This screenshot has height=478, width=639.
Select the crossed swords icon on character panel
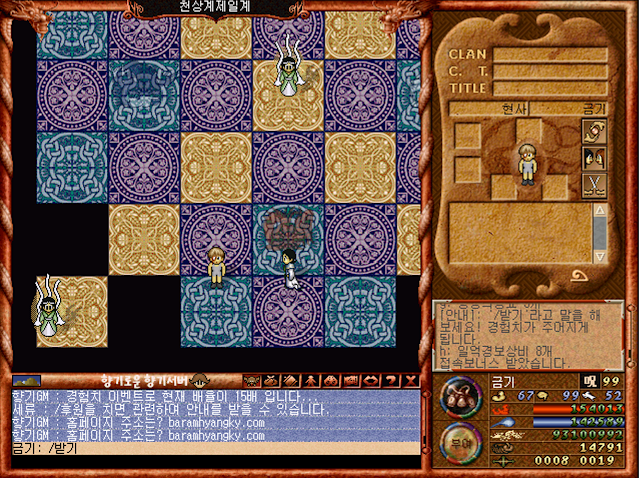(x=594, y=184)
